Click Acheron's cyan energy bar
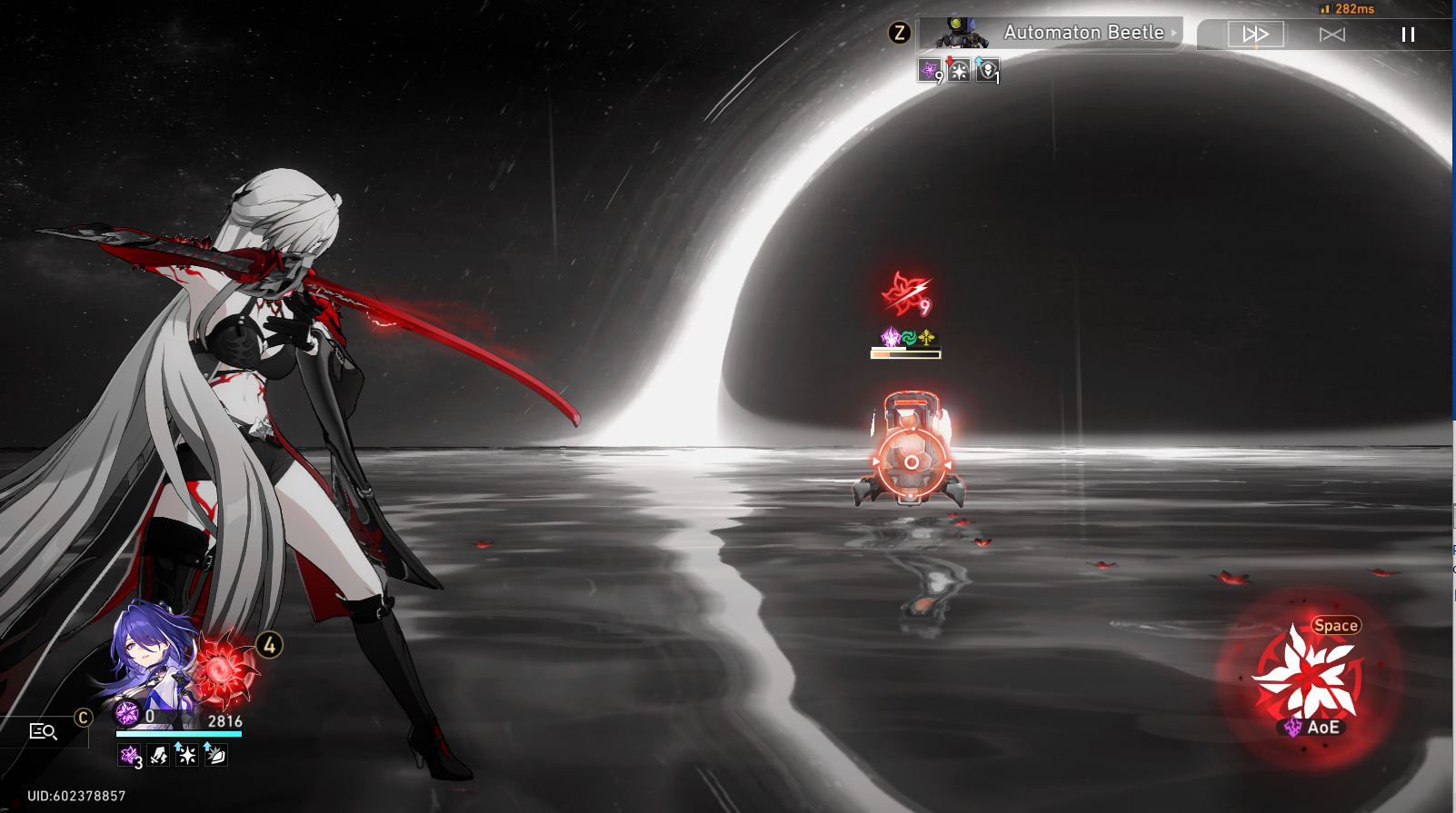 pos(178,734)
